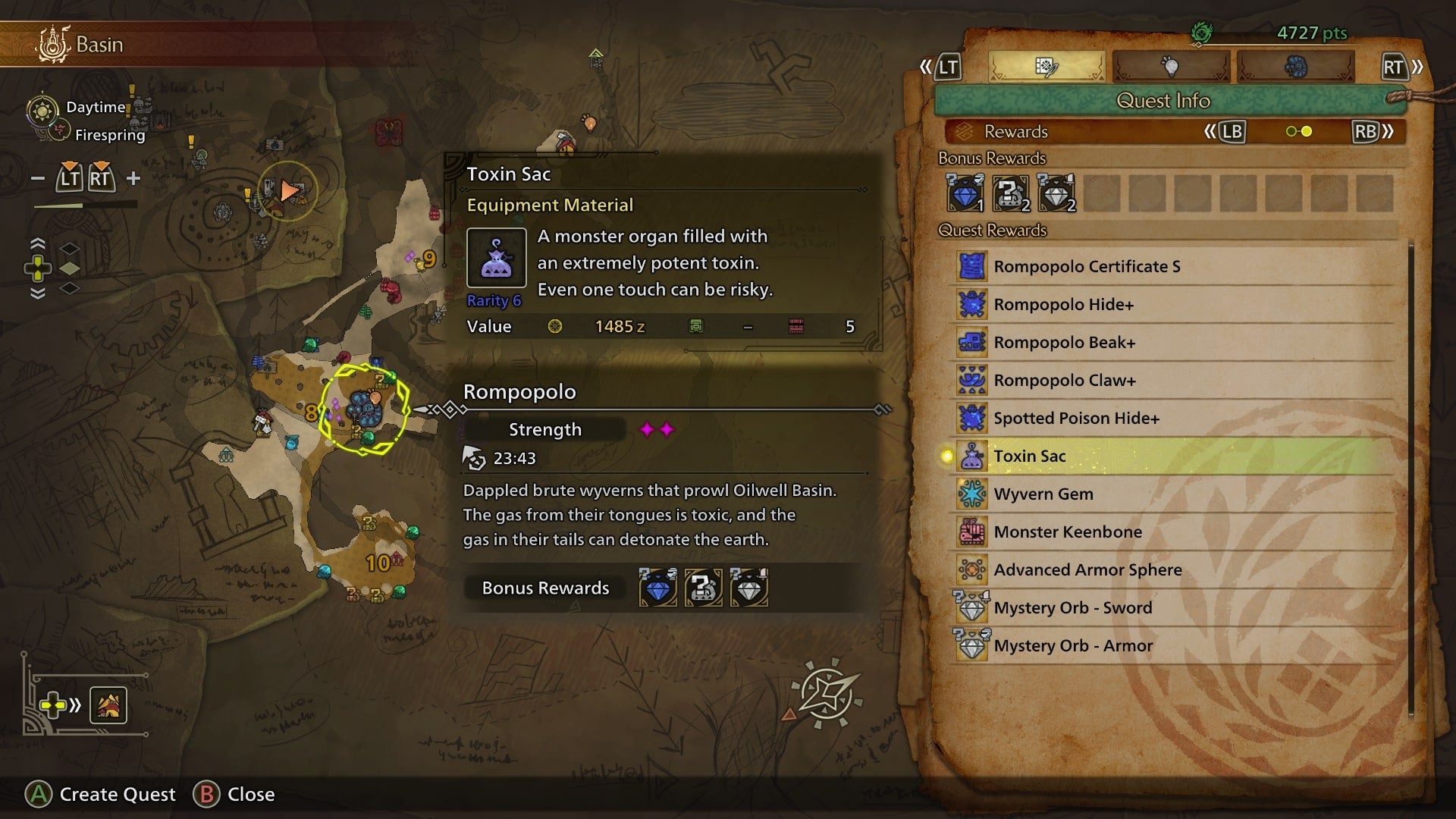
Task: Click the Rompopolo marker circled on map
Action: pyautogui.click(x=364, y=409)
